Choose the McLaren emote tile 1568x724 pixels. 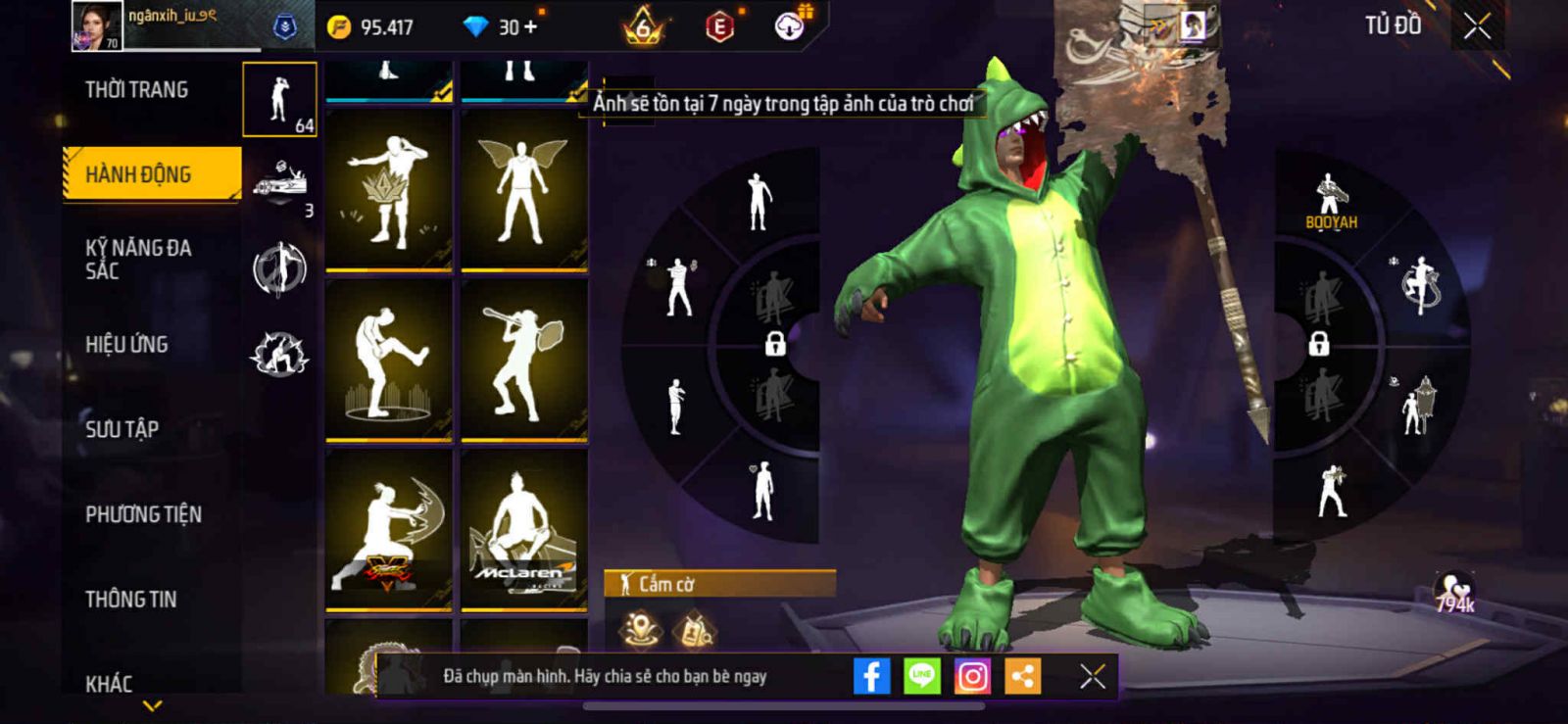point(523,529)
